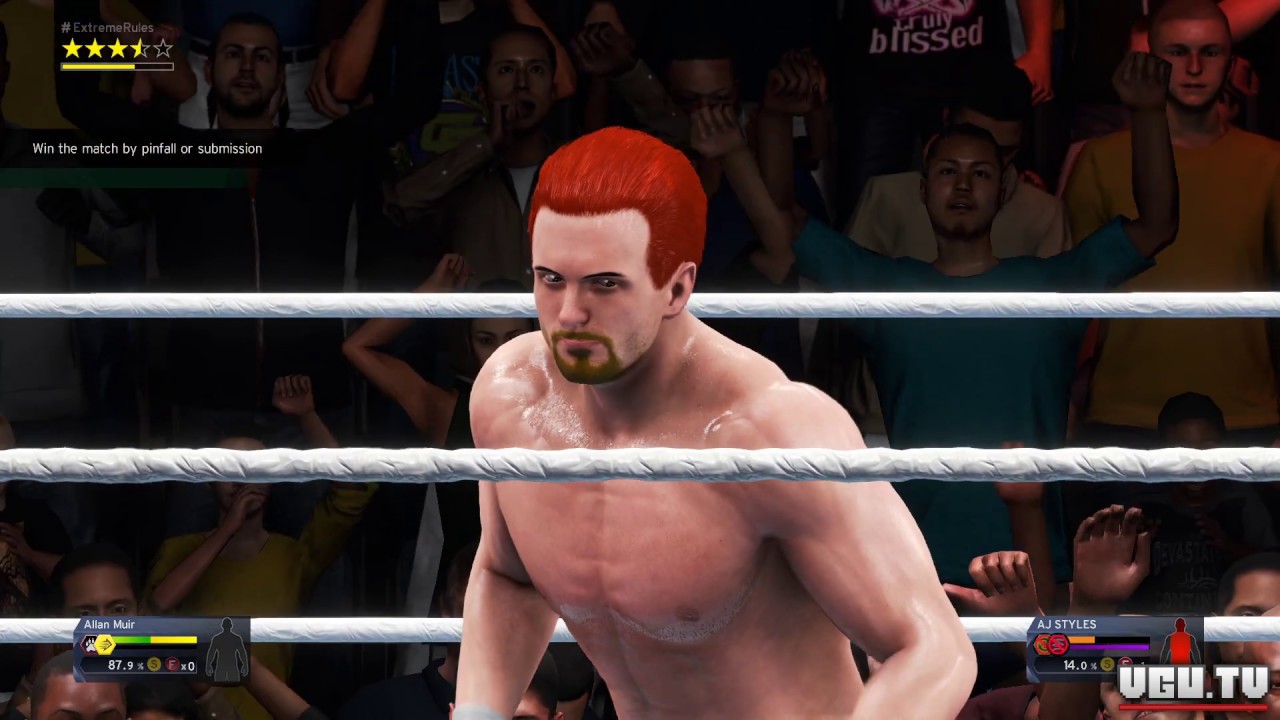Click the match objective tracker text
The image size is (1280, 720).
[x=147, y=149]
